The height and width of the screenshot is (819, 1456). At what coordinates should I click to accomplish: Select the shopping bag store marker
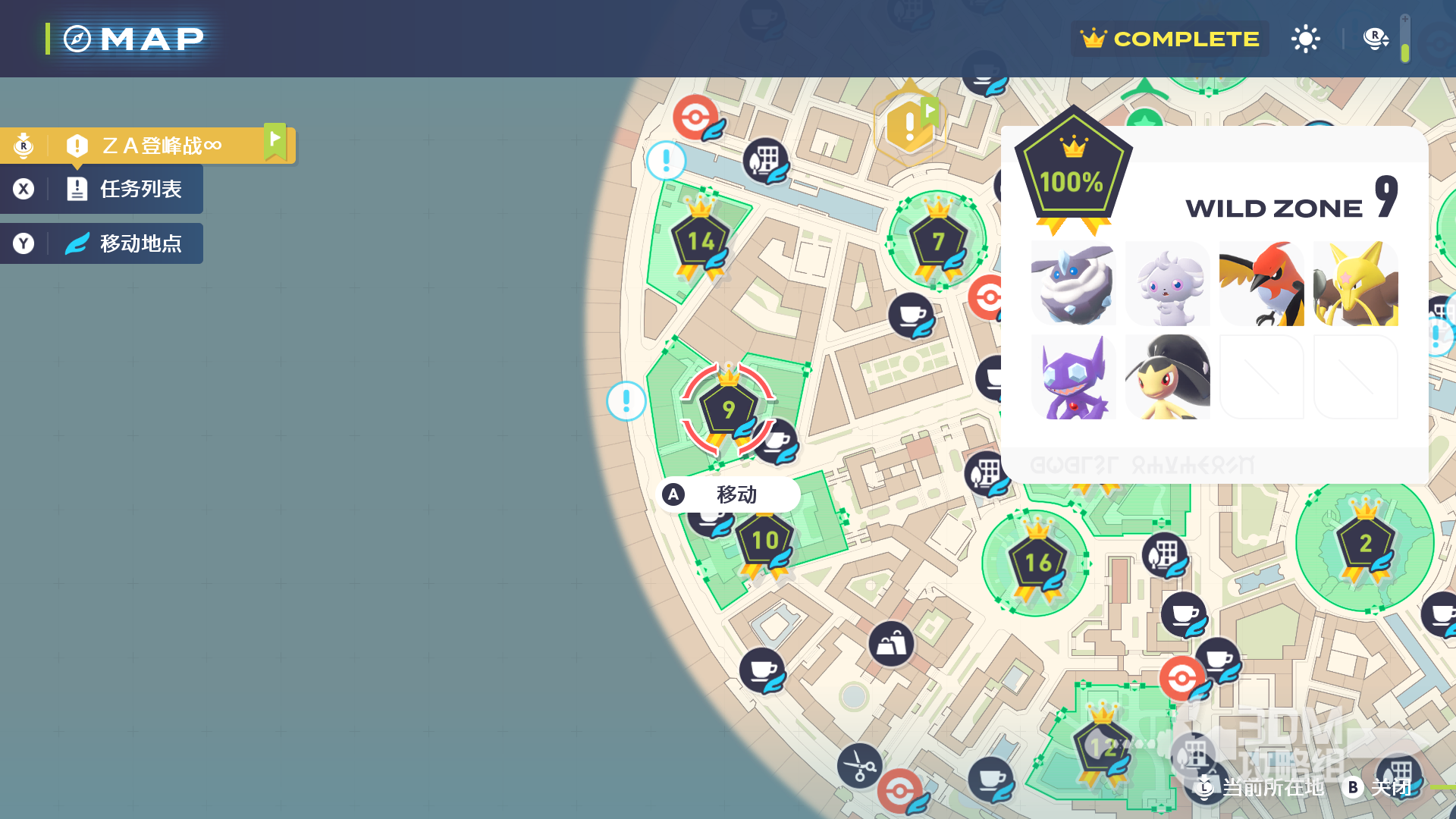[891, 645]
